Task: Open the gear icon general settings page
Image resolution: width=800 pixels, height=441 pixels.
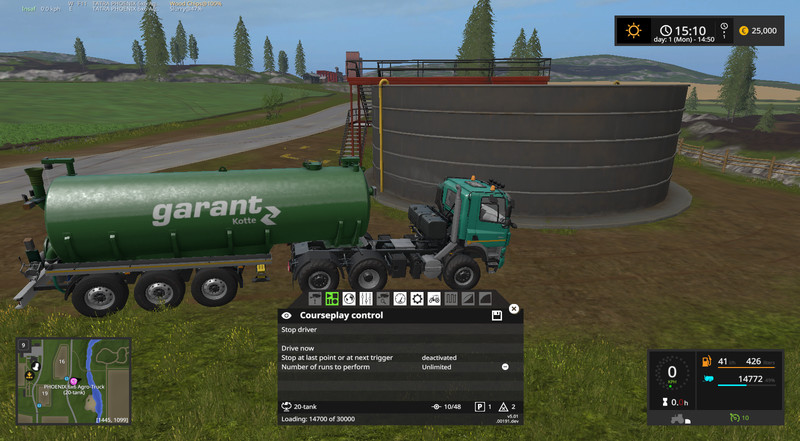Action: tap(417, 298)
